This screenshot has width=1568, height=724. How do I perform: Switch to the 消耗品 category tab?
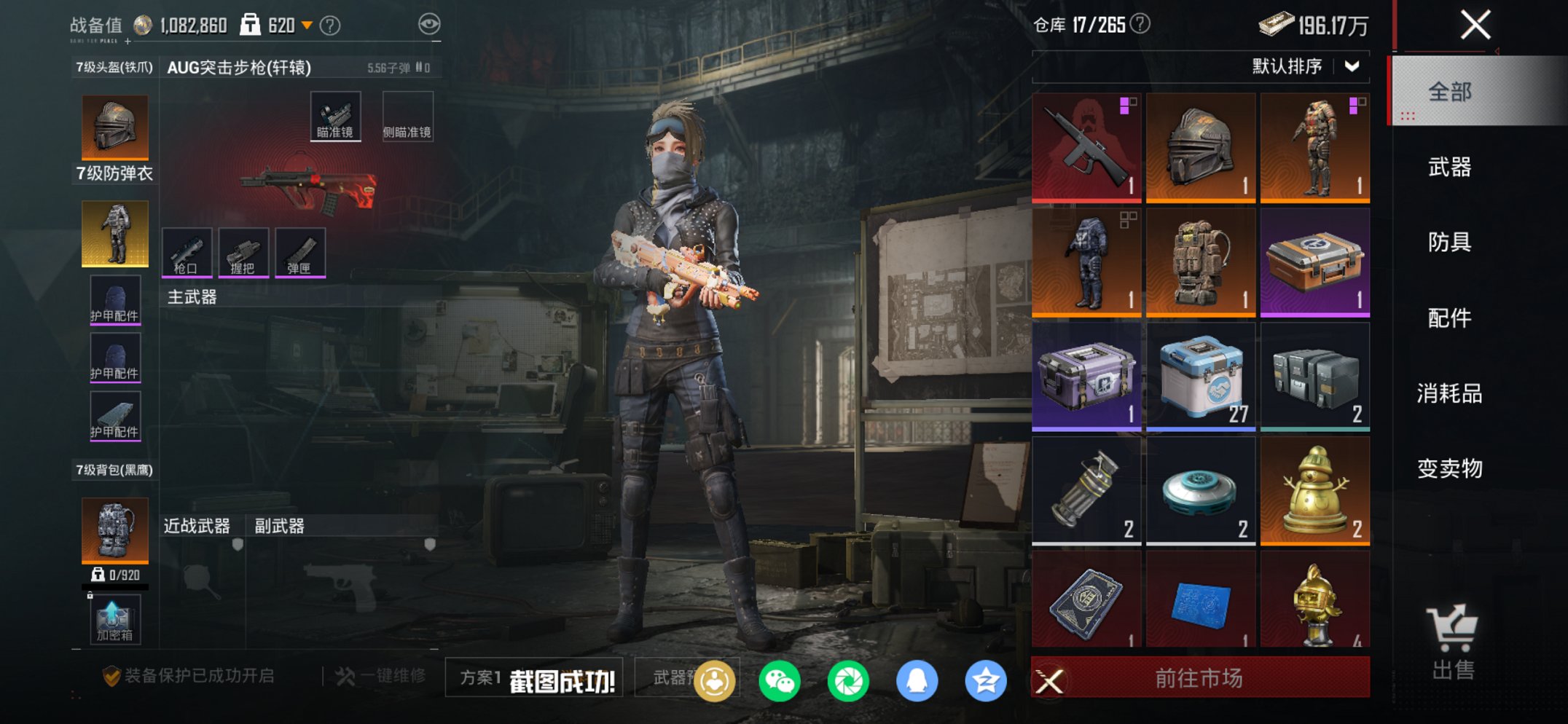(x=1448, y=394)
